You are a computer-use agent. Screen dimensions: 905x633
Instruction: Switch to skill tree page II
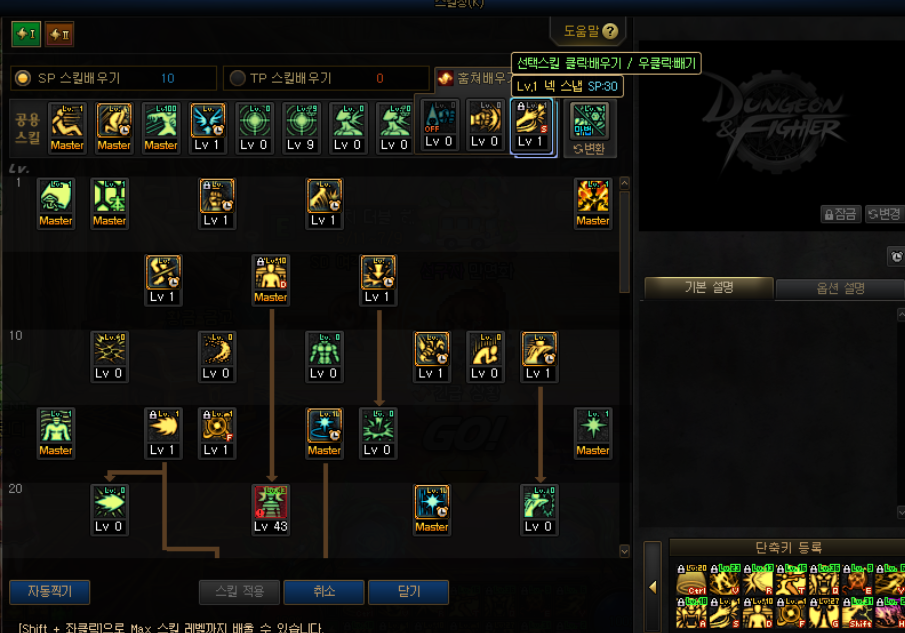59,35
